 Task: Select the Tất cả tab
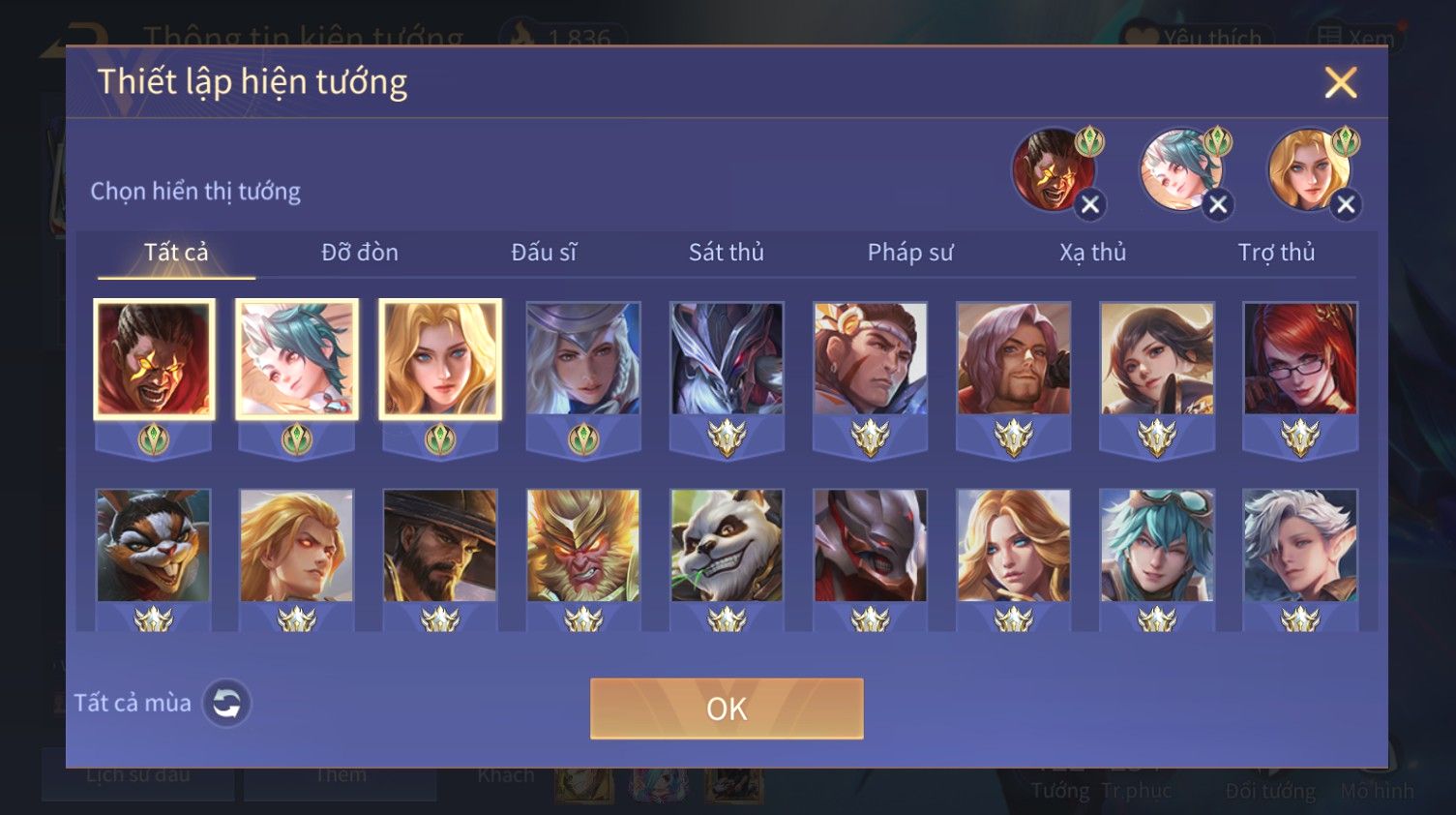(x=176, y=253)
